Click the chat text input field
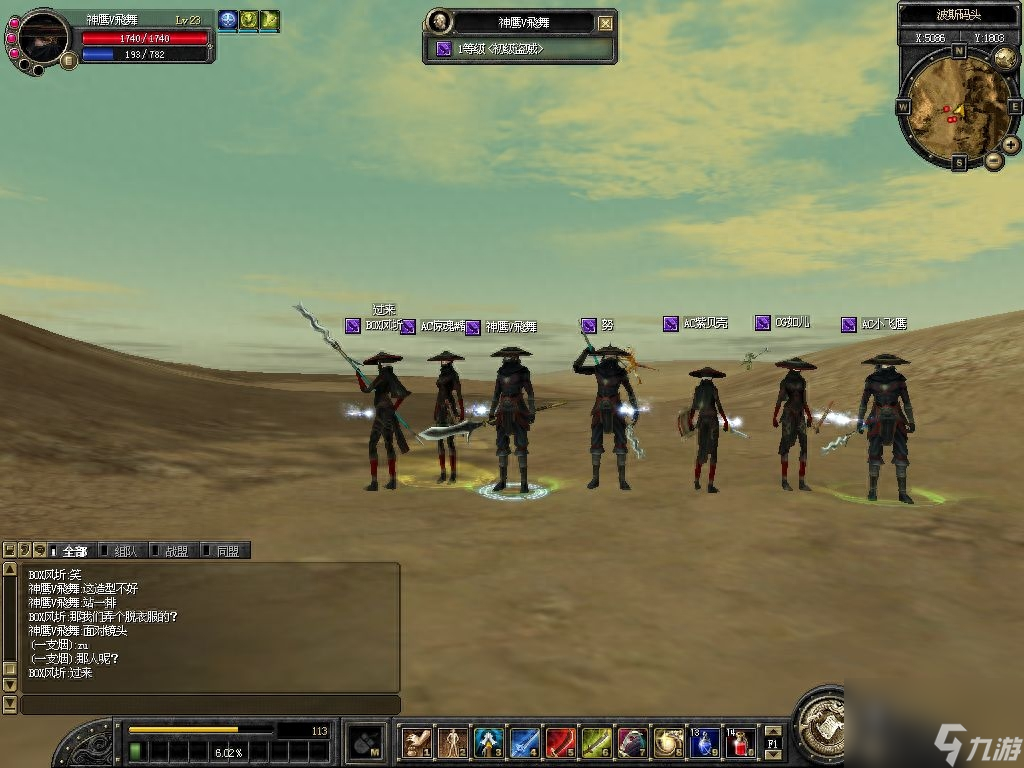 coord(210,705)
